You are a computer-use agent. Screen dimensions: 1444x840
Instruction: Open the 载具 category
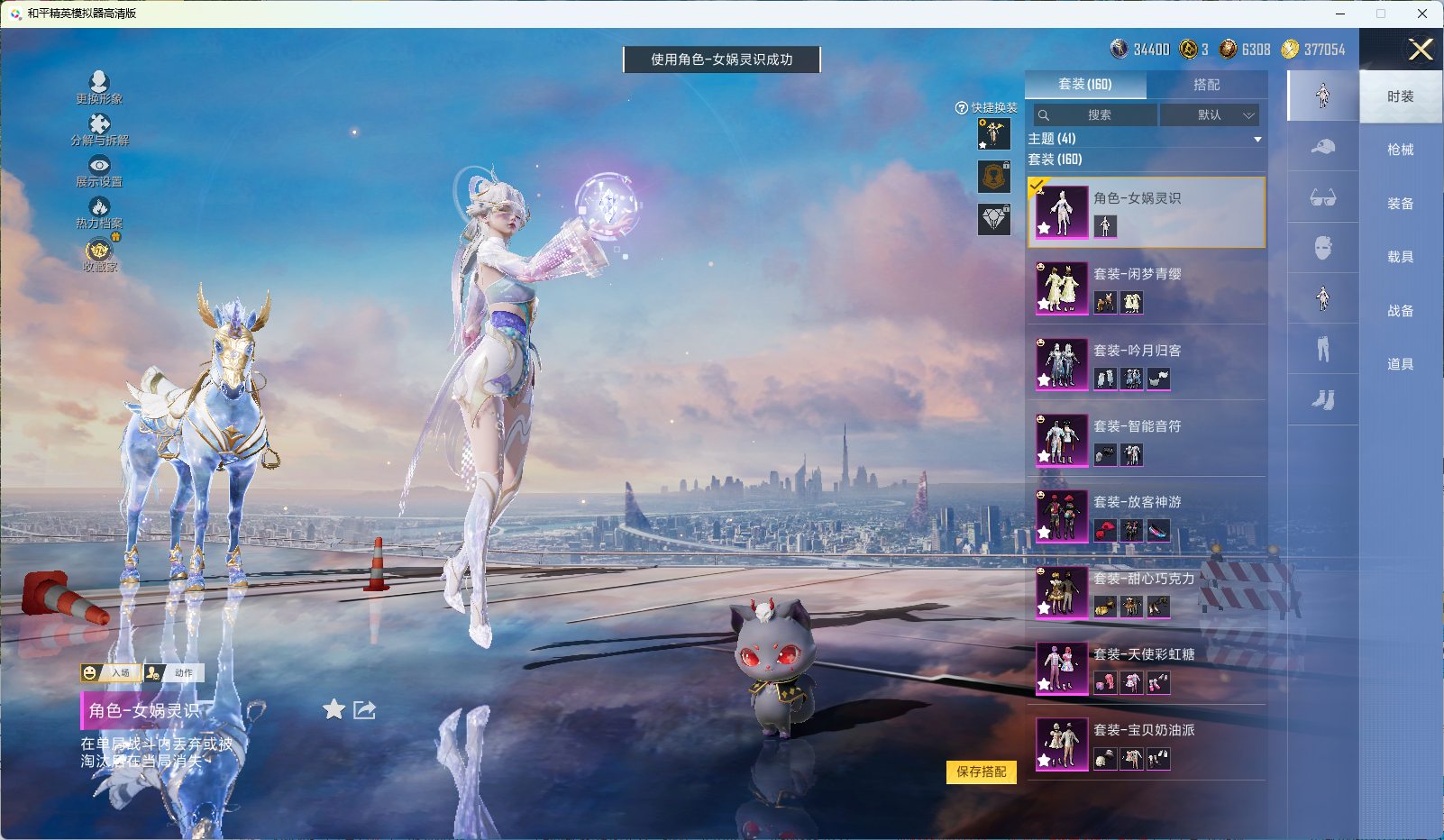click(x=1400, y=257)
